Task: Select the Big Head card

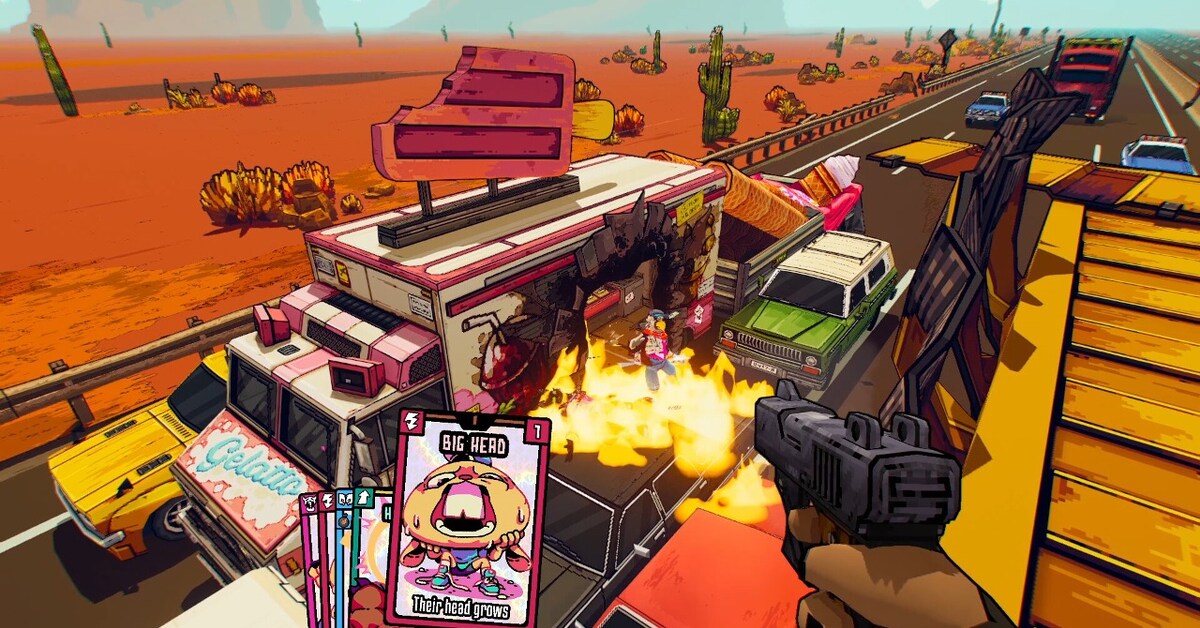Action: 468,520
